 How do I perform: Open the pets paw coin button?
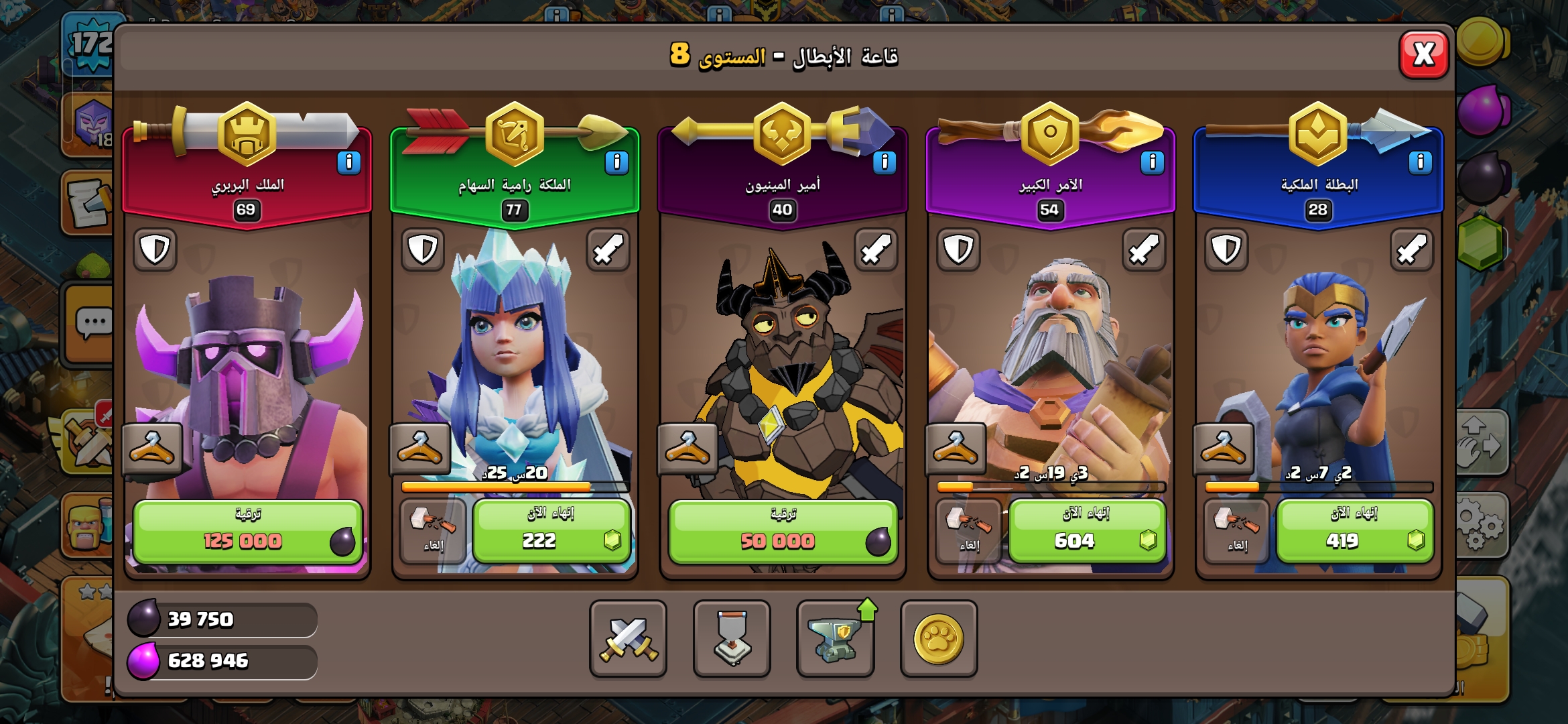[x=939, y=638]
